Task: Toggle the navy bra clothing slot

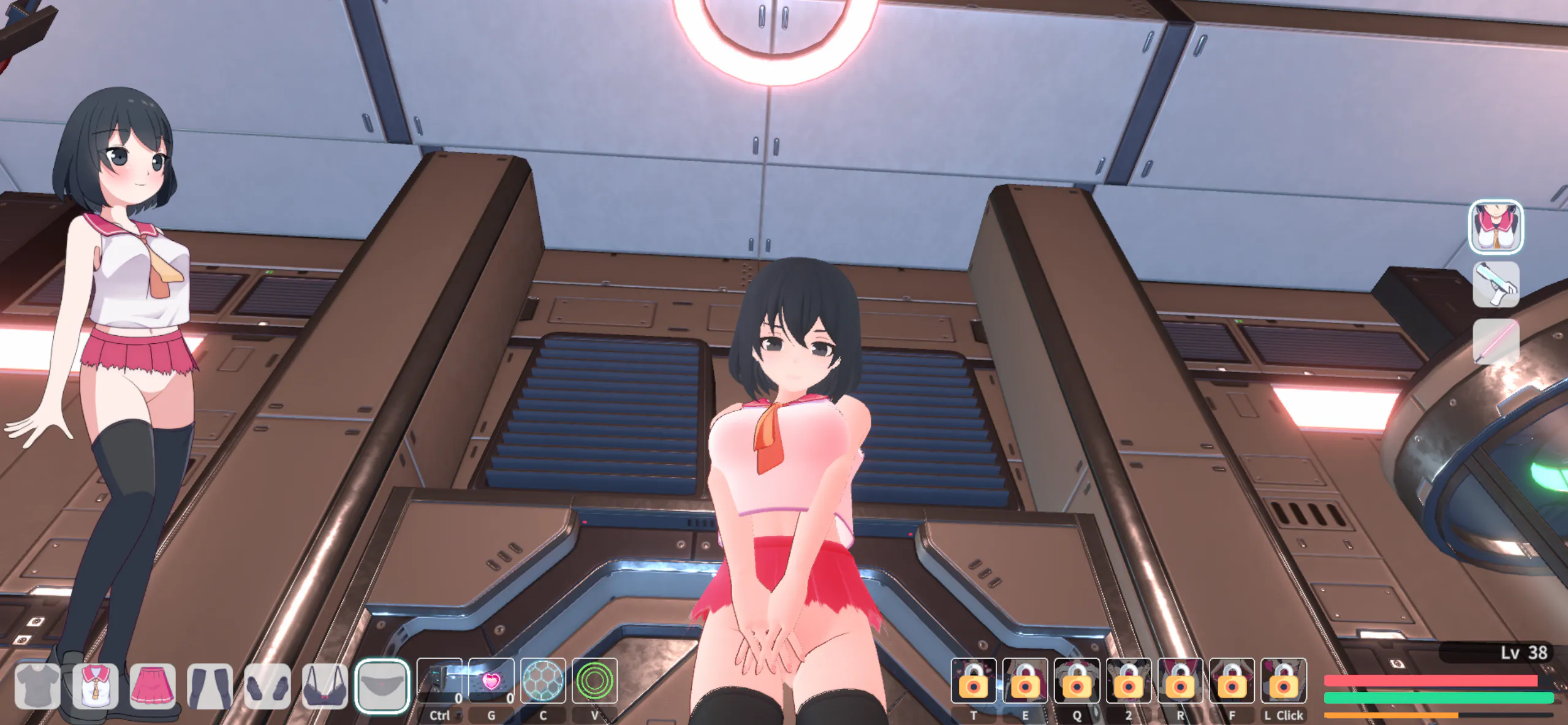Action: [x=325, y=686]
